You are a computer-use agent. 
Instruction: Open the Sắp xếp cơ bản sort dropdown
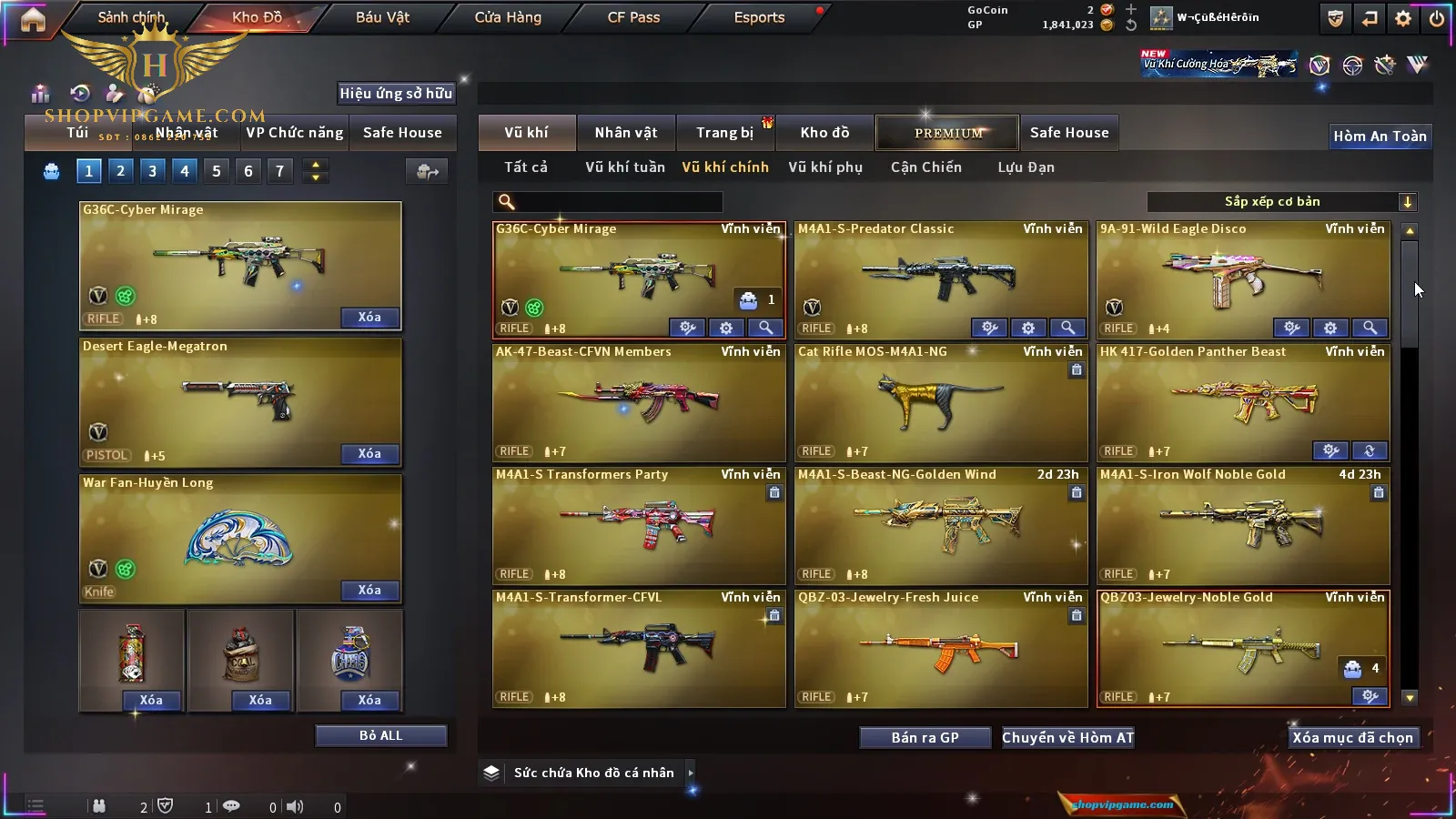(x=1281, y=202)
